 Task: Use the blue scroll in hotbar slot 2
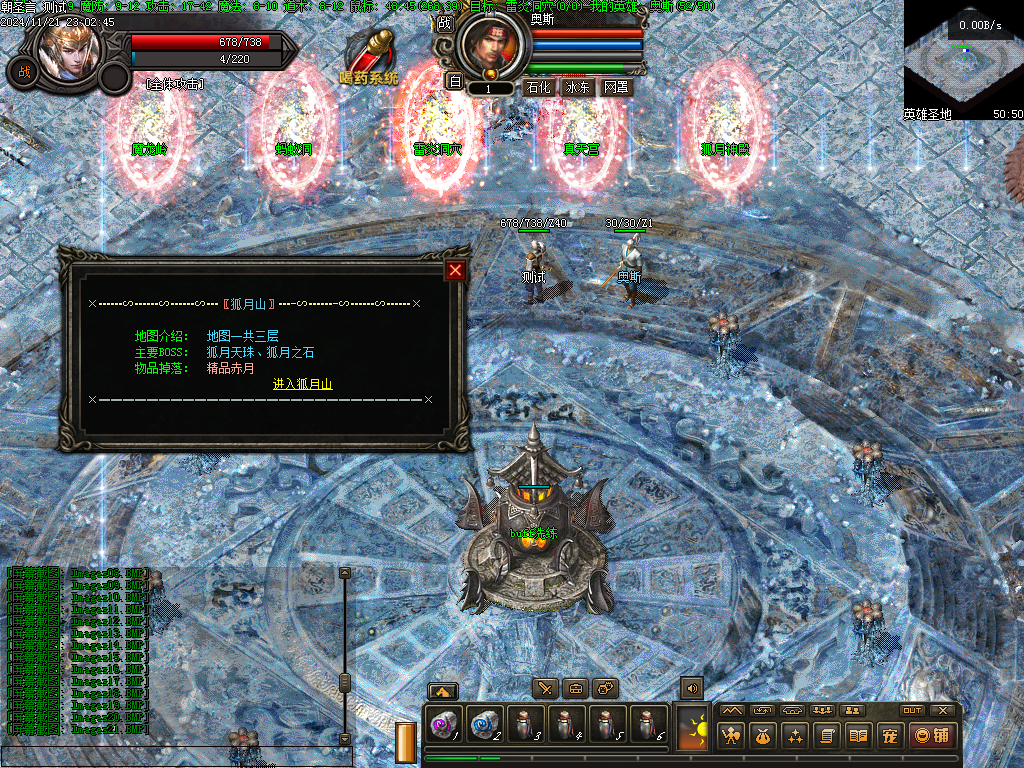(x=484, y=724)
